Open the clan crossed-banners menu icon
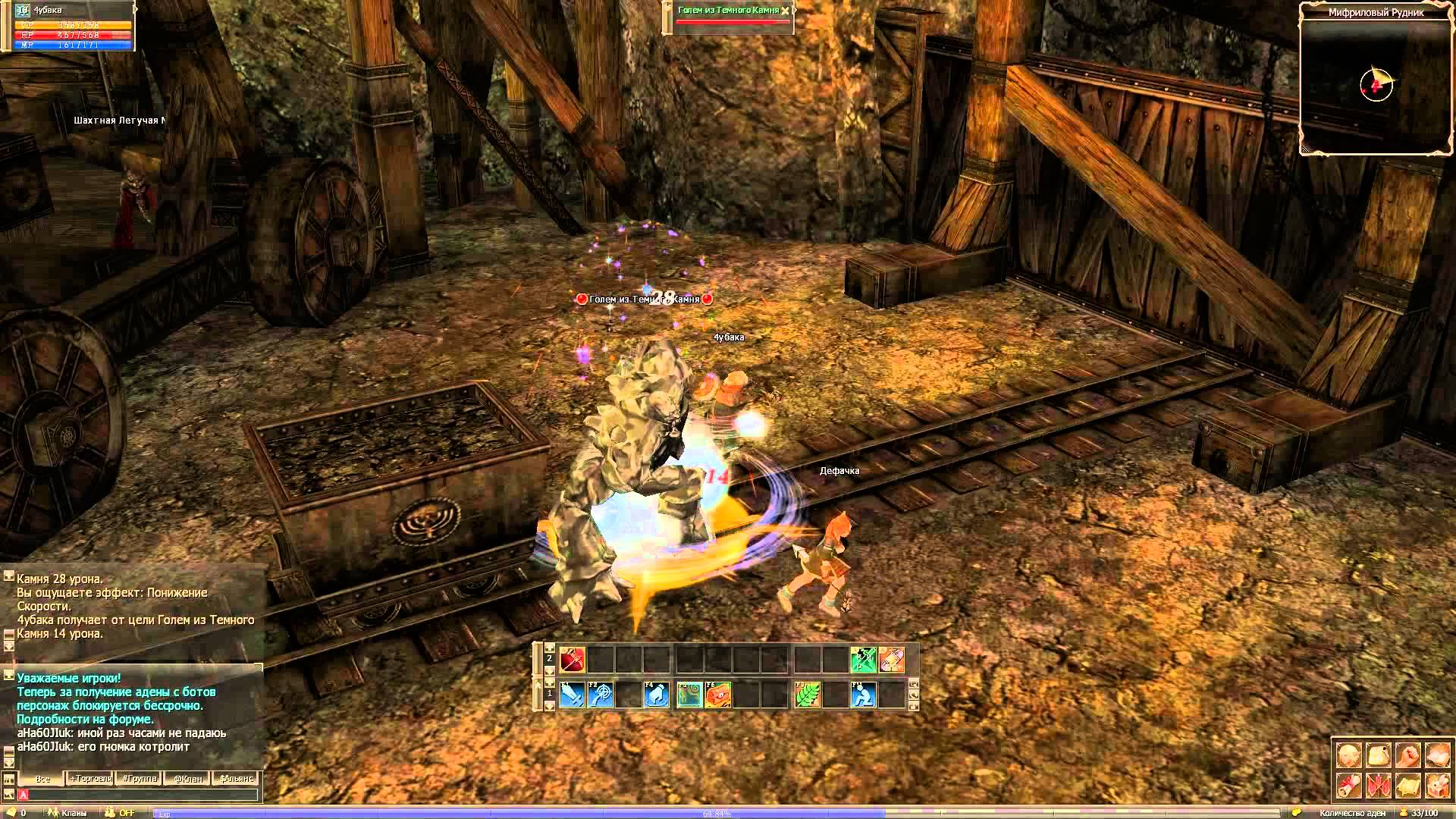The height and width of the screenshot is (819, 1456). pyautogui.click(x=1378, y=786)
